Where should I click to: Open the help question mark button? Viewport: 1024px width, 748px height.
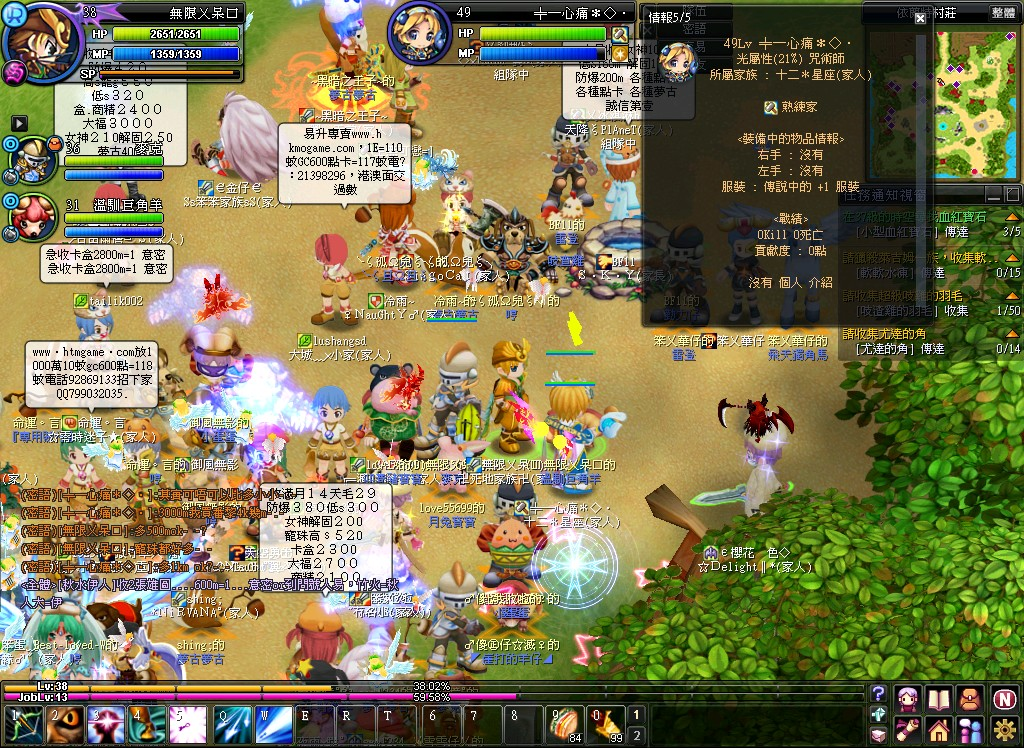[x=878, y=693]
